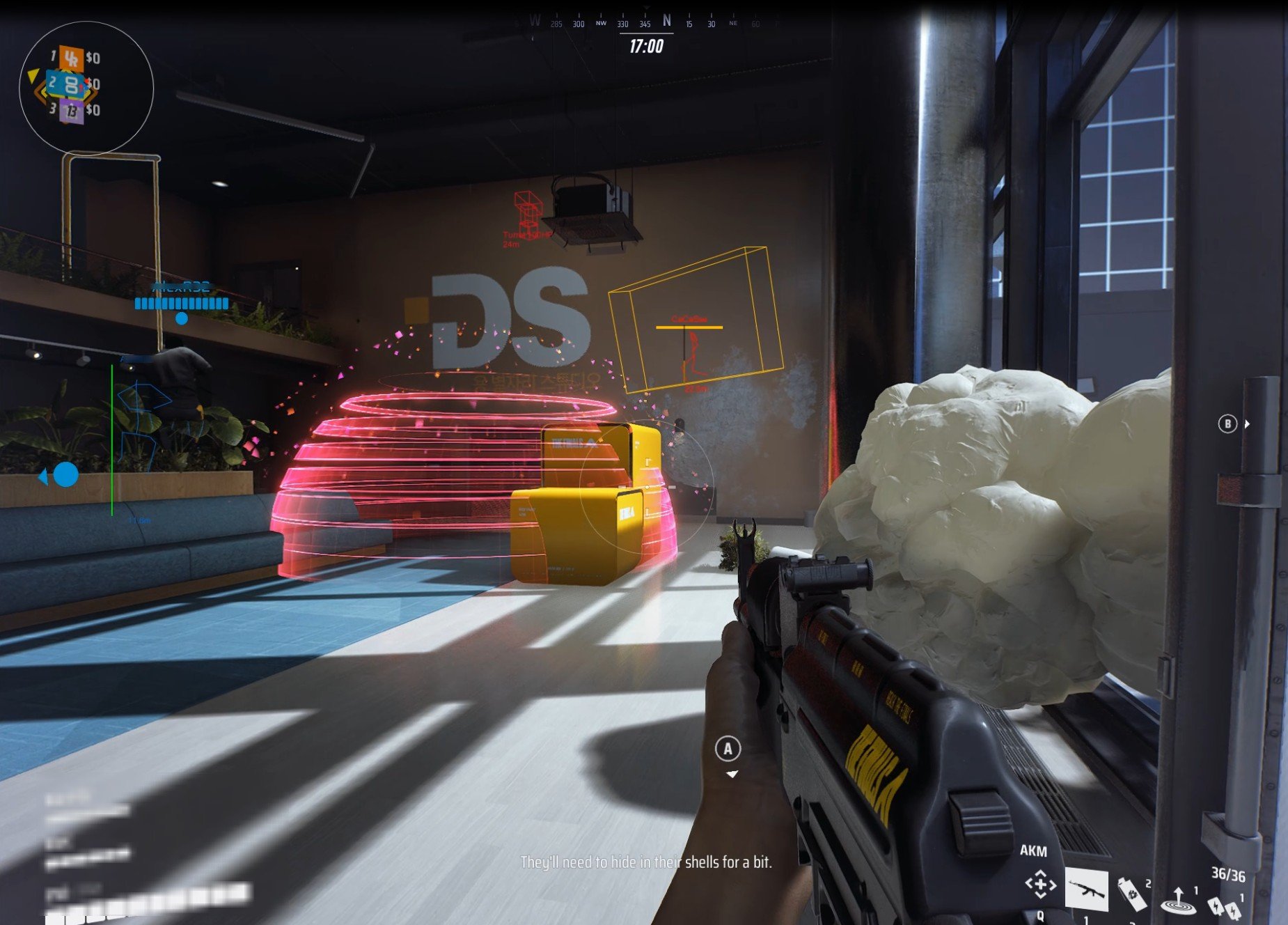Screen dimensions: 1288x925
Task: Select the AKM rifle weapon slot
Action: pyautogui.click(x=1086, y=889)
